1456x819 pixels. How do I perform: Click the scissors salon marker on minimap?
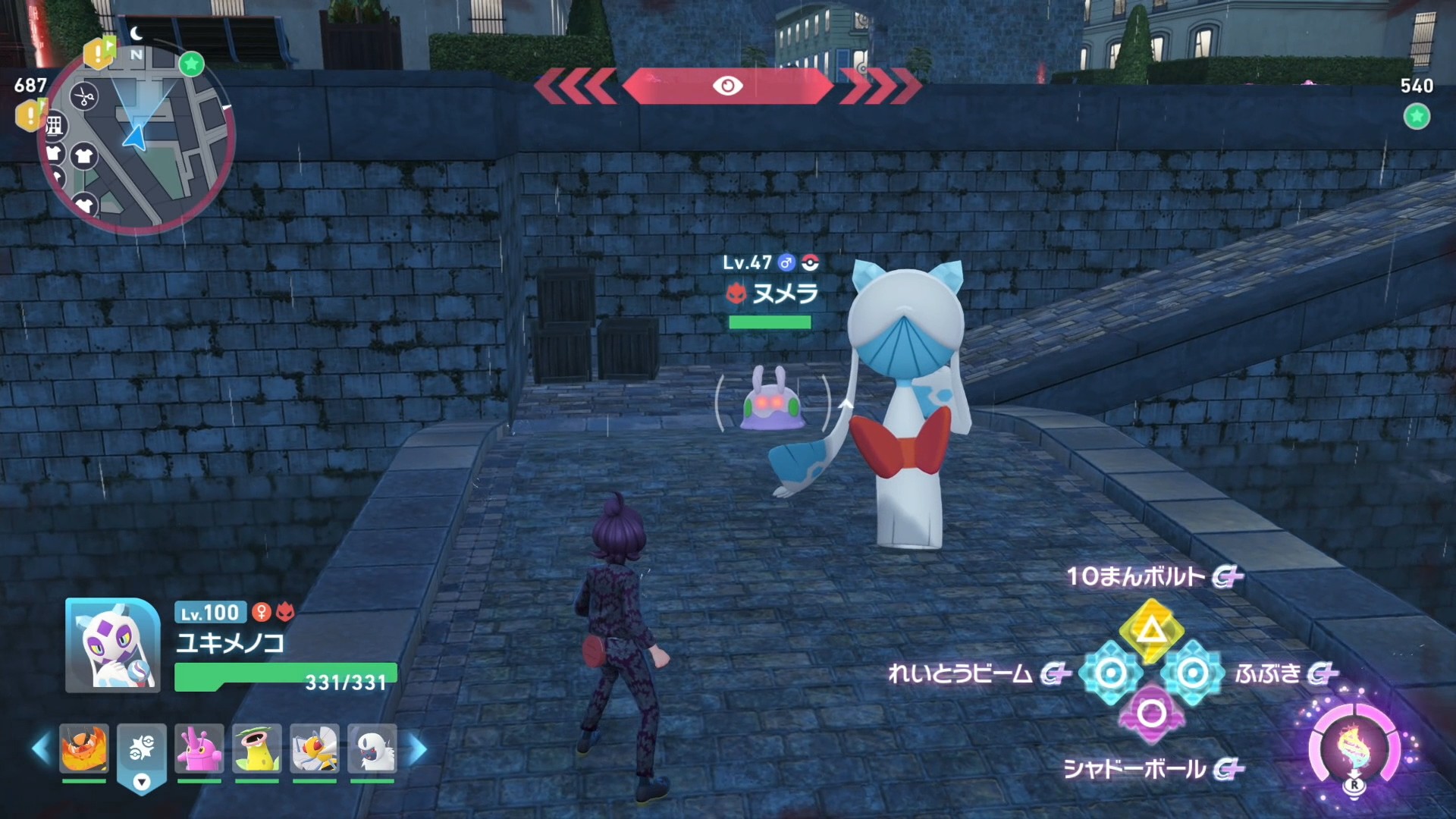[x=84, y=97]
